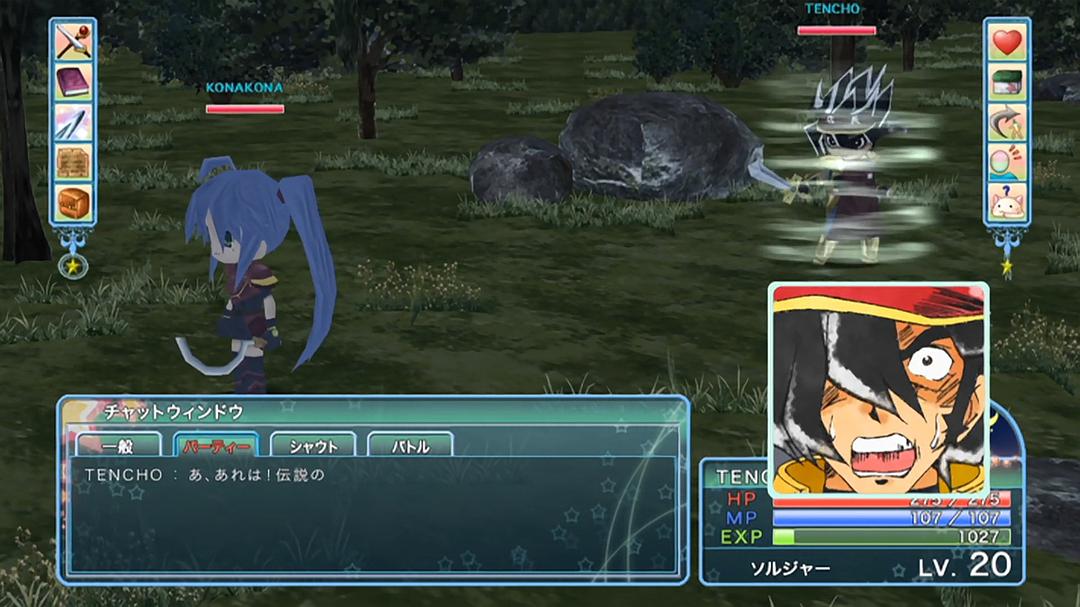1080x607 pixels.
Task: Click the TENCHO character portrait
Action: (878, 390)
